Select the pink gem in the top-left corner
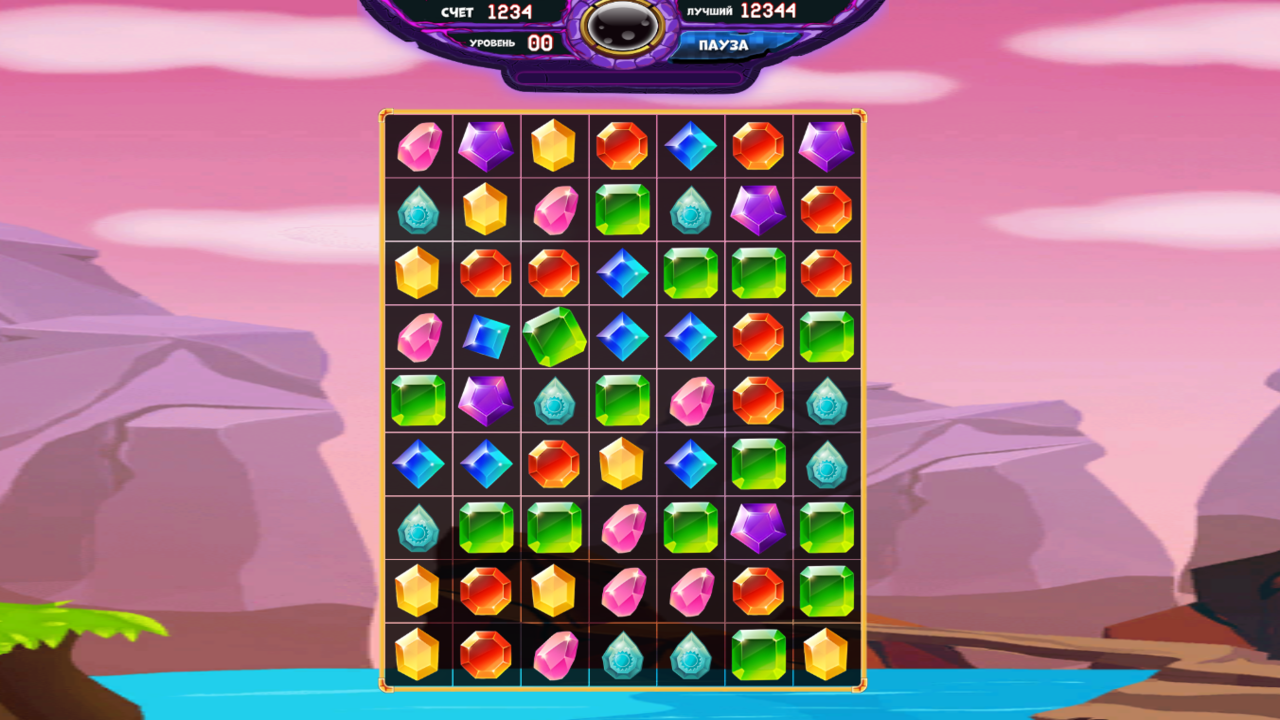The image size is (1280, 720). [417, 147]
